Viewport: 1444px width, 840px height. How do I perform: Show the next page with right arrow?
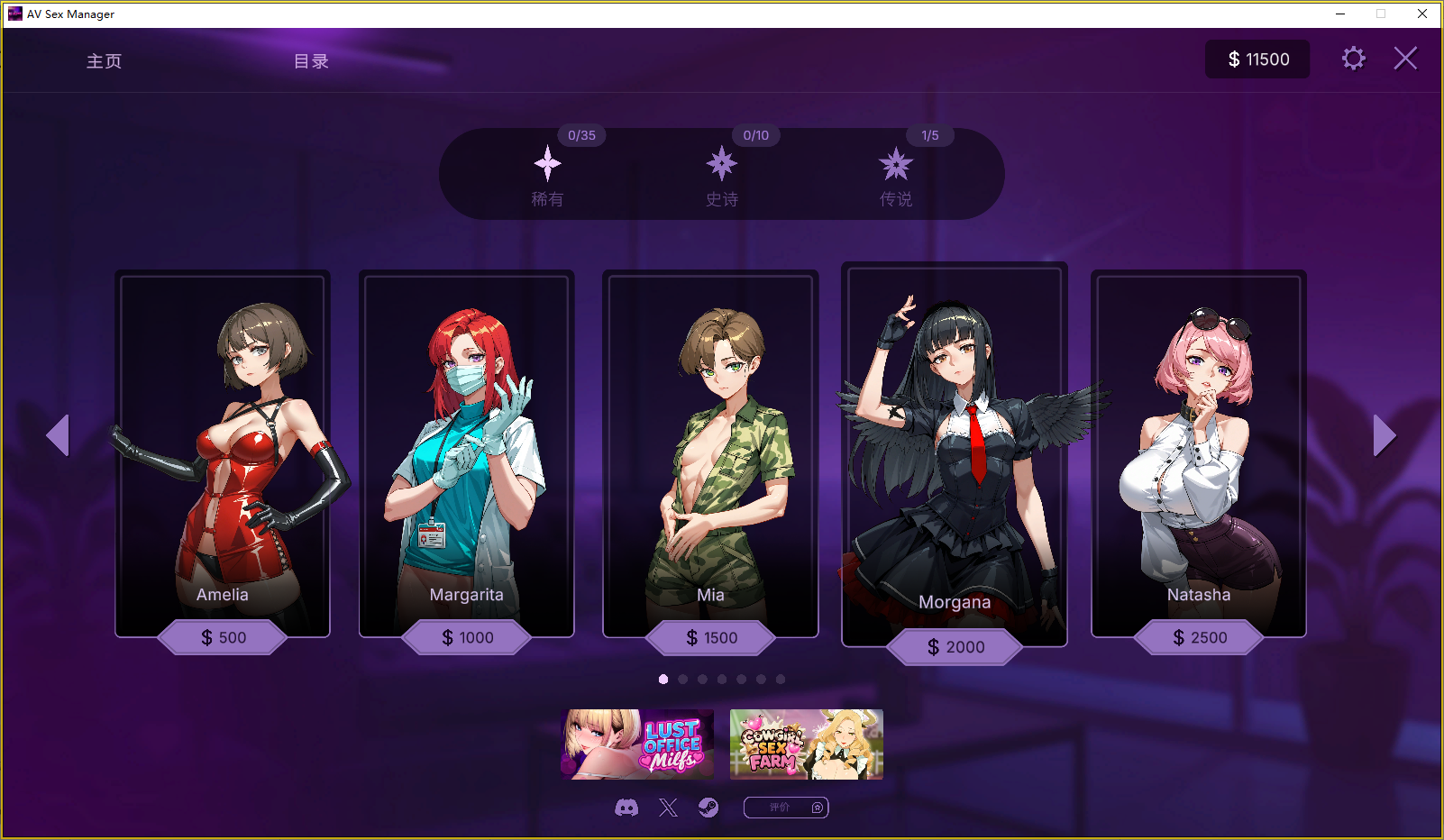click(x=1384, y=435)
